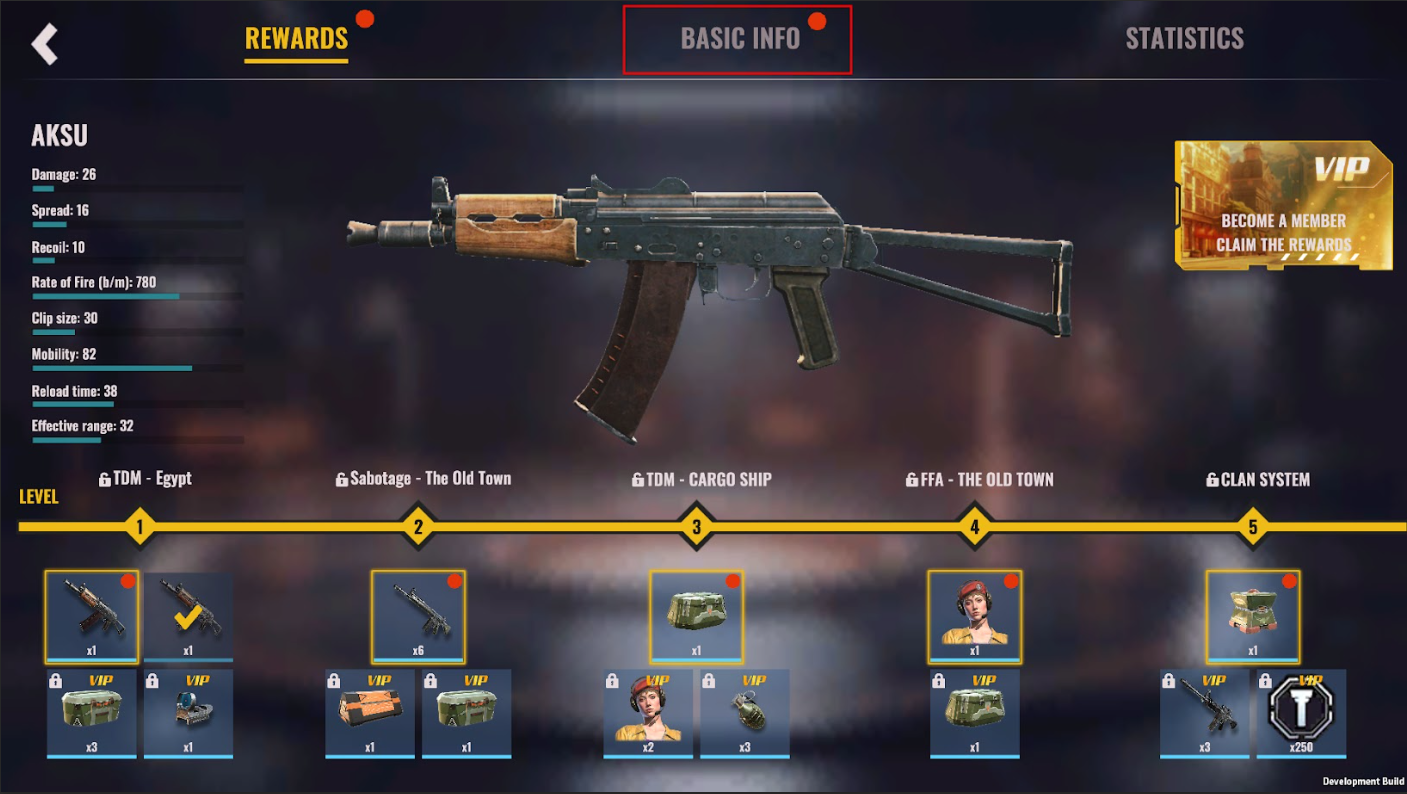The width and height of the screenshot is (1407, 794).
Task: Select the locked VIP orange crate reward
Action: [370, 713]
